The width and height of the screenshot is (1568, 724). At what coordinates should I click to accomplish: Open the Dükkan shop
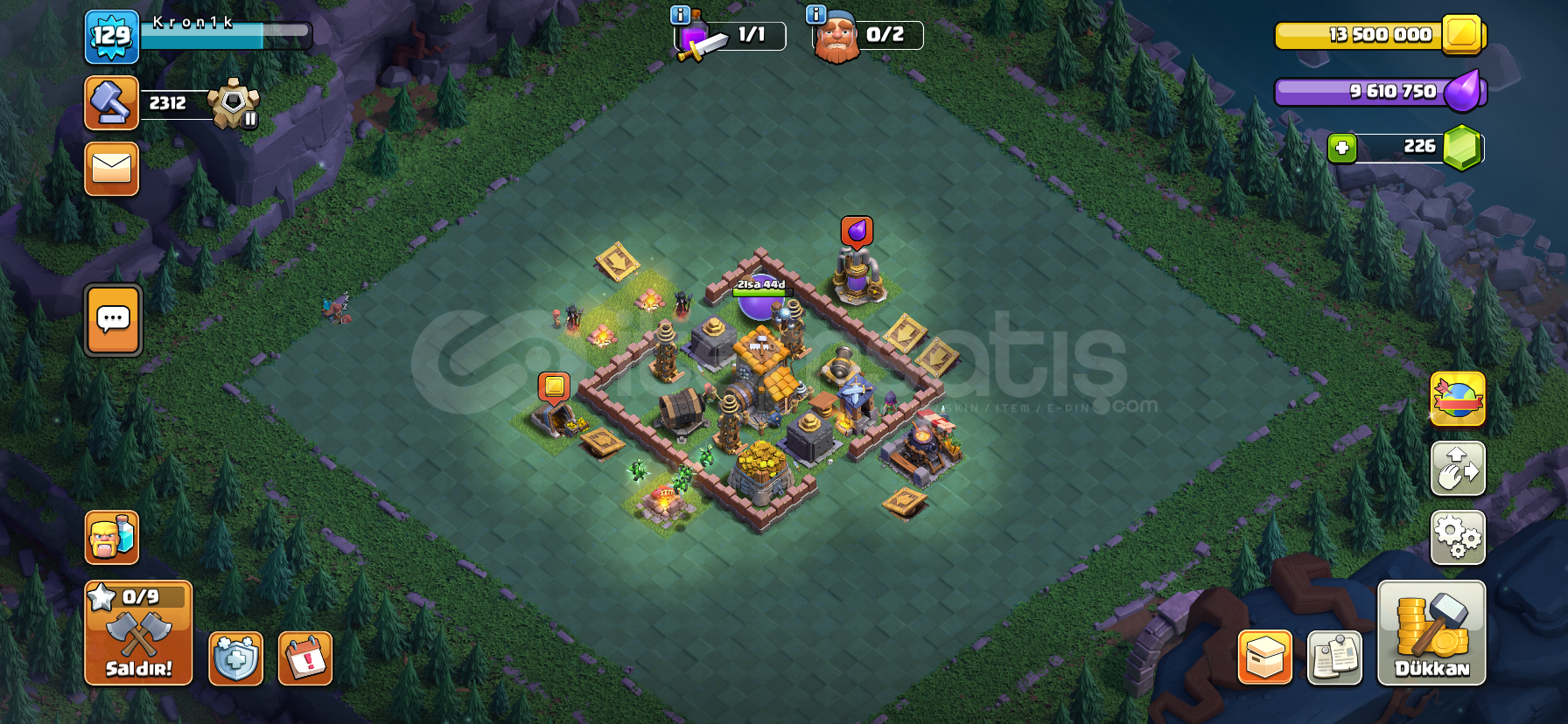pyautogui.click(x=1433, y=634)
